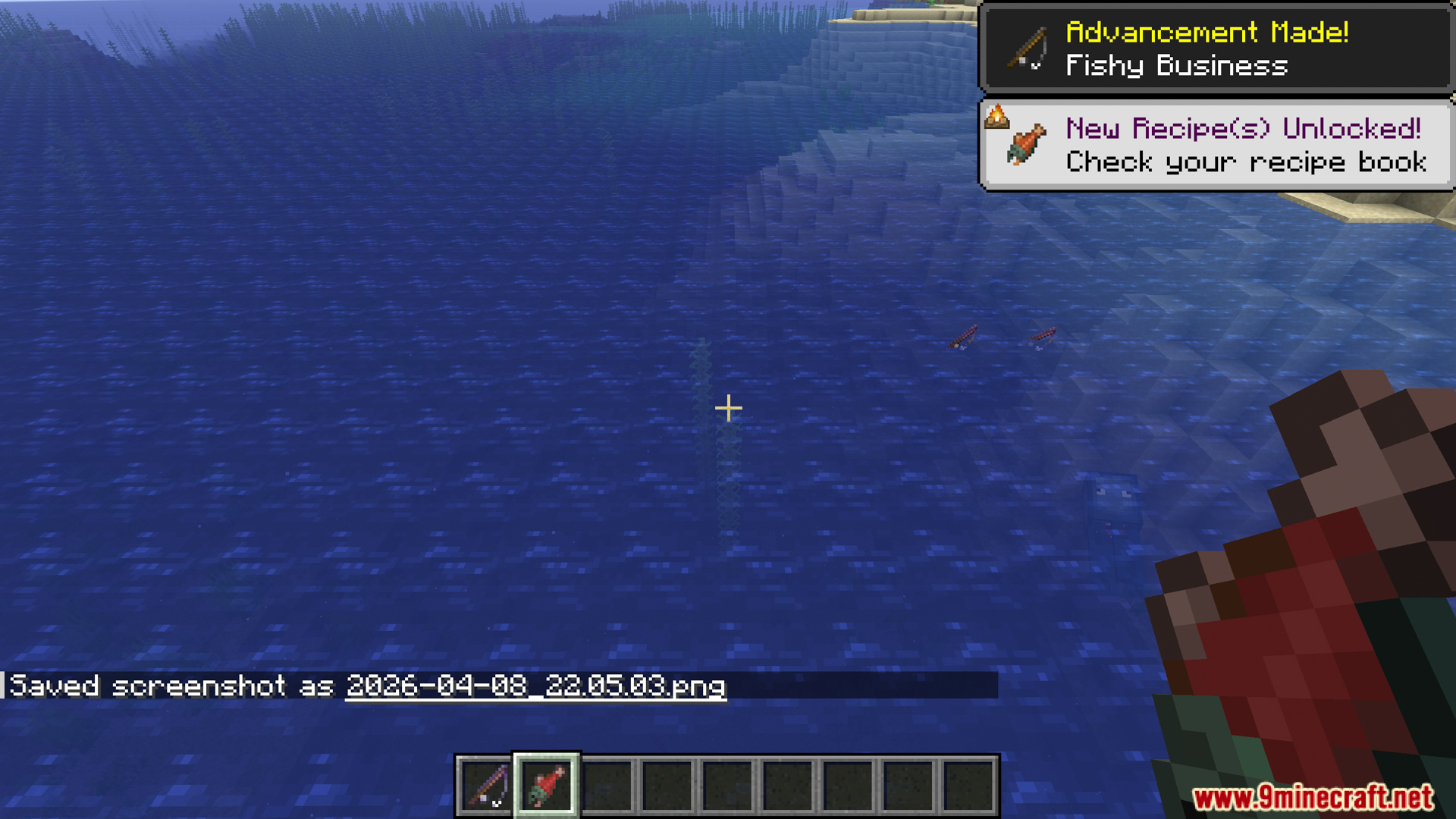
Task: Click the 'Check your recipe book' text
Action: coord(1246,162)
